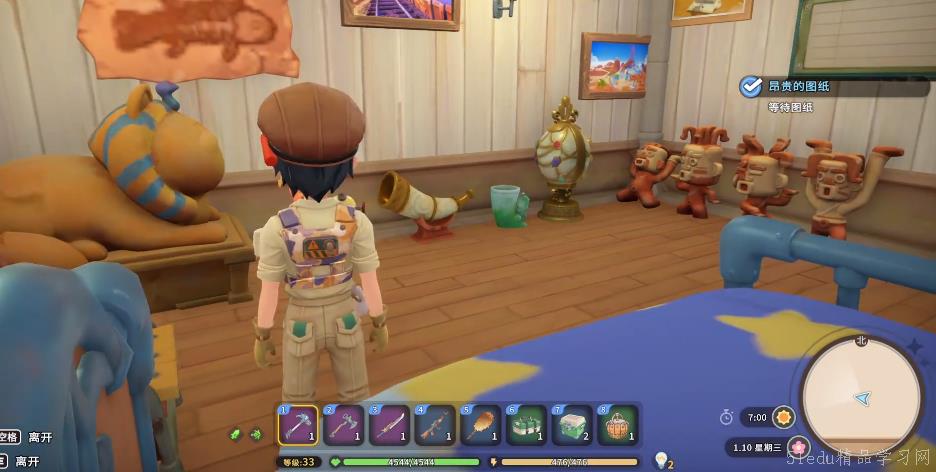This screenshot has height=472, width=936.
Task: Click the lightbulb hint icon
Action: click(660, 459)
